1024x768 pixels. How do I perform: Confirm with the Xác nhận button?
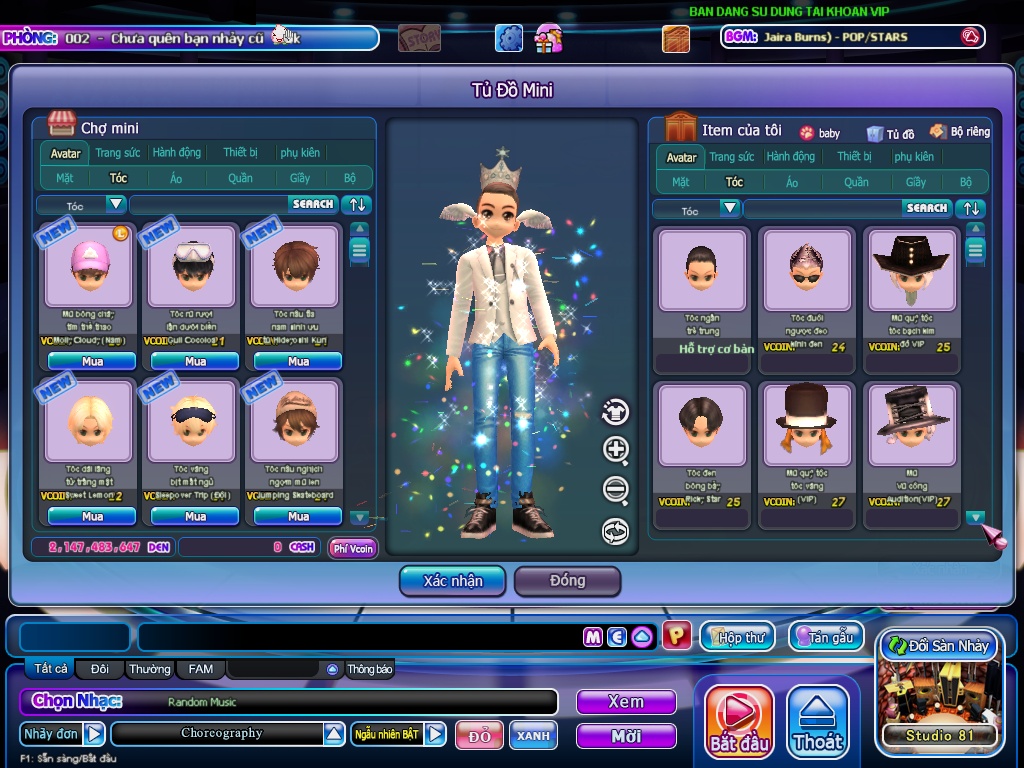[453, 581]
